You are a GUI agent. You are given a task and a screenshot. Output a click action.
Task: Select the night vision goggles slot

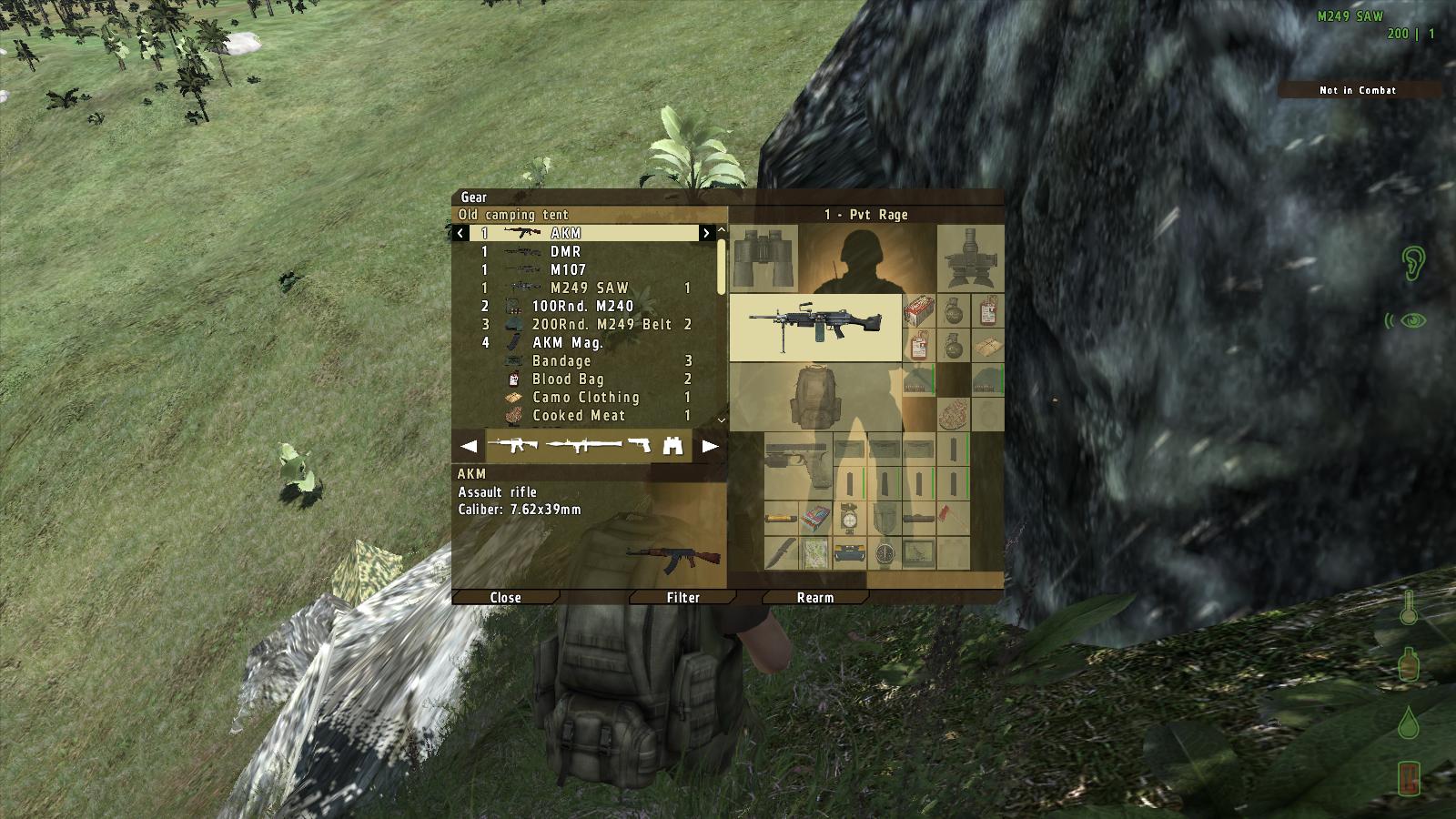click(970, 259)
